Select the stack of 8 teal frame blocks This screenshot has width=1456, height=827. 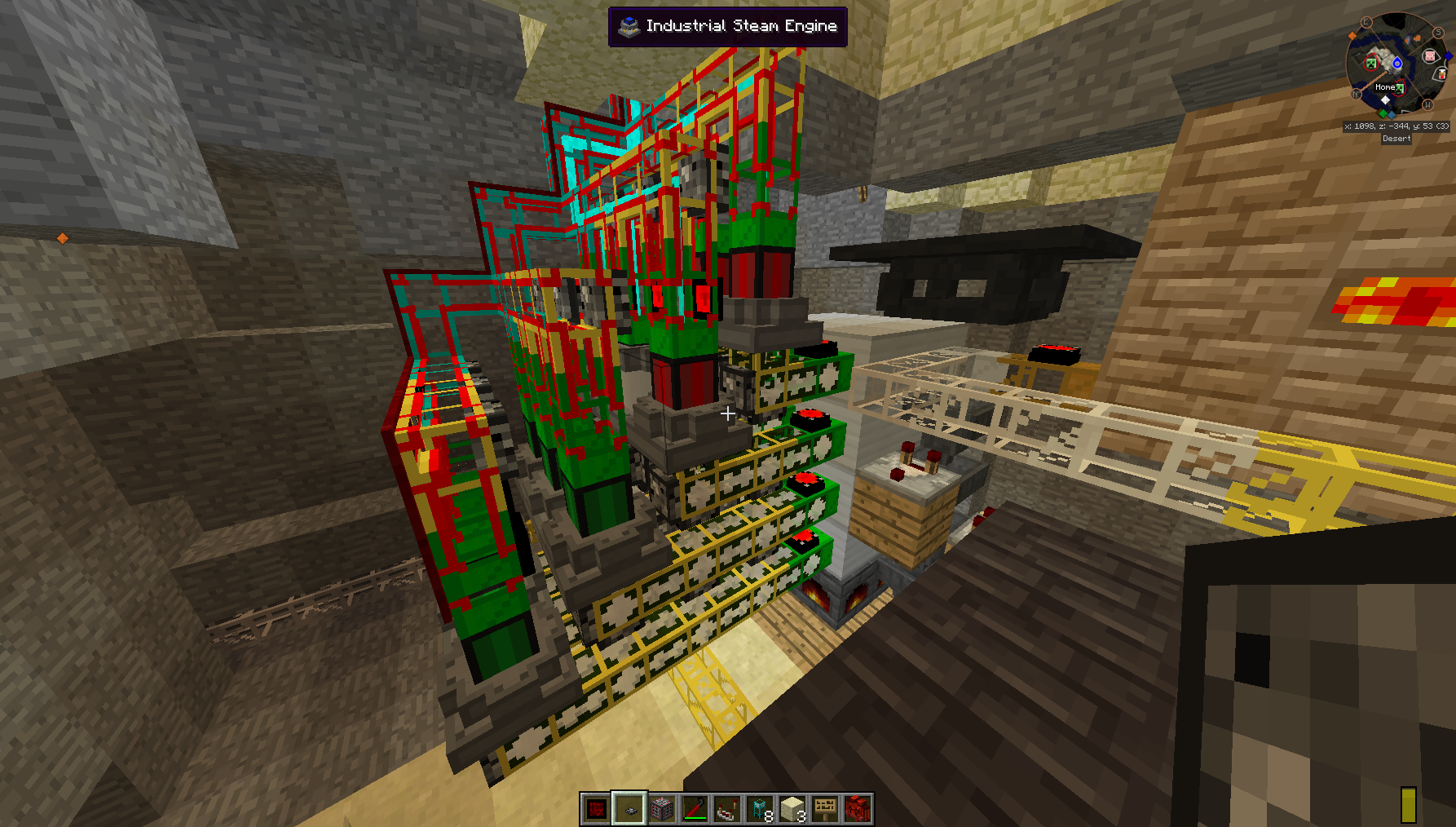pos(760,809)
